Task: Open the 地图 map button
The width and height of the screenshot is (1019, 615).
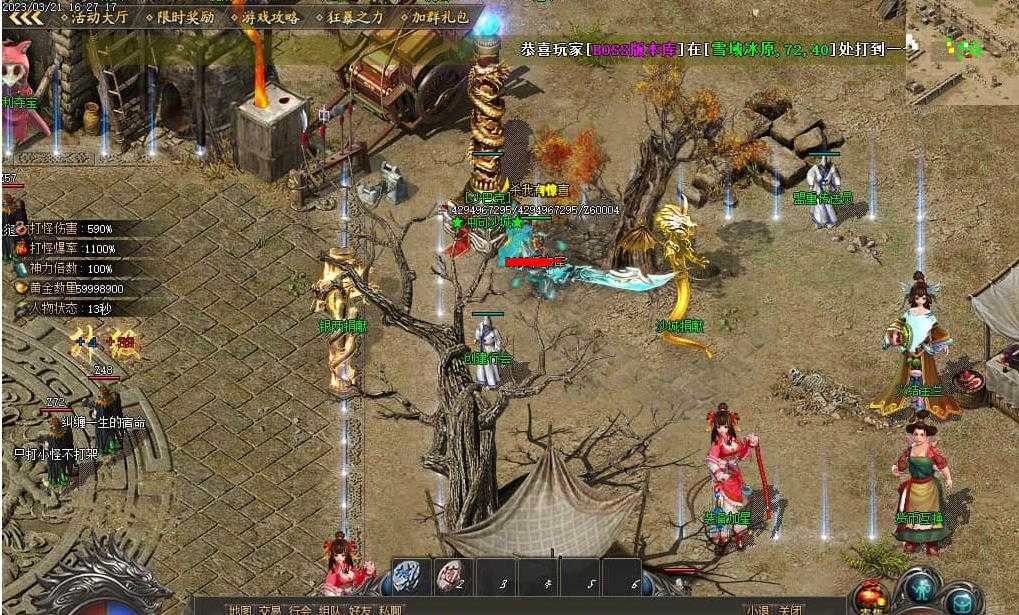Action: pyautogui.click(x=240, y=608)
